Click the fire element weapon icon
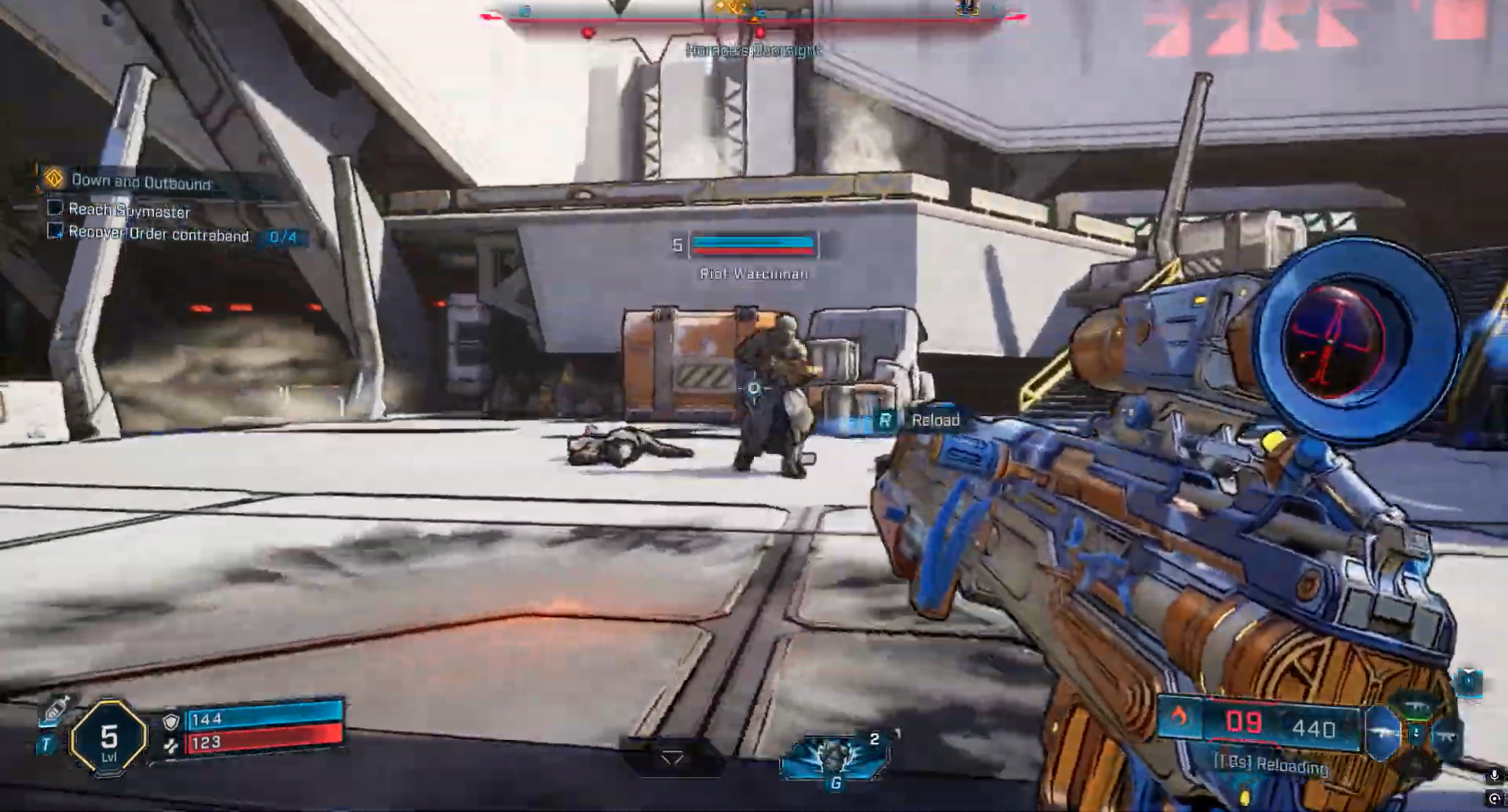This screenshot has width=1508, height=812. click(x=1178, y=716)
